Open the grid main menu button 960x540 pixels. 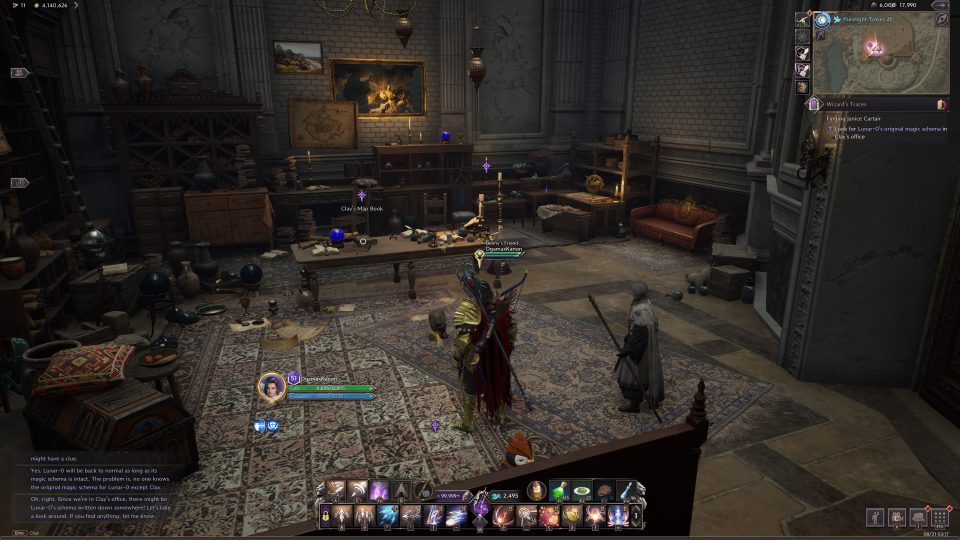click(x=939, y=517)
